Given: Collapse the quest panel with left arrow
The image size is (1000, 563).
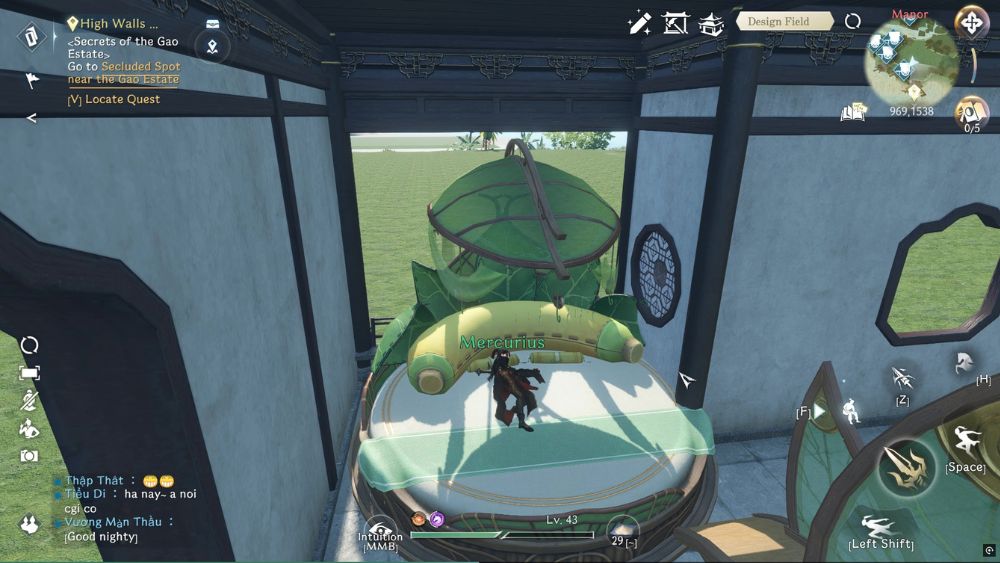Looking at the screenshot, I should [31, 118].
